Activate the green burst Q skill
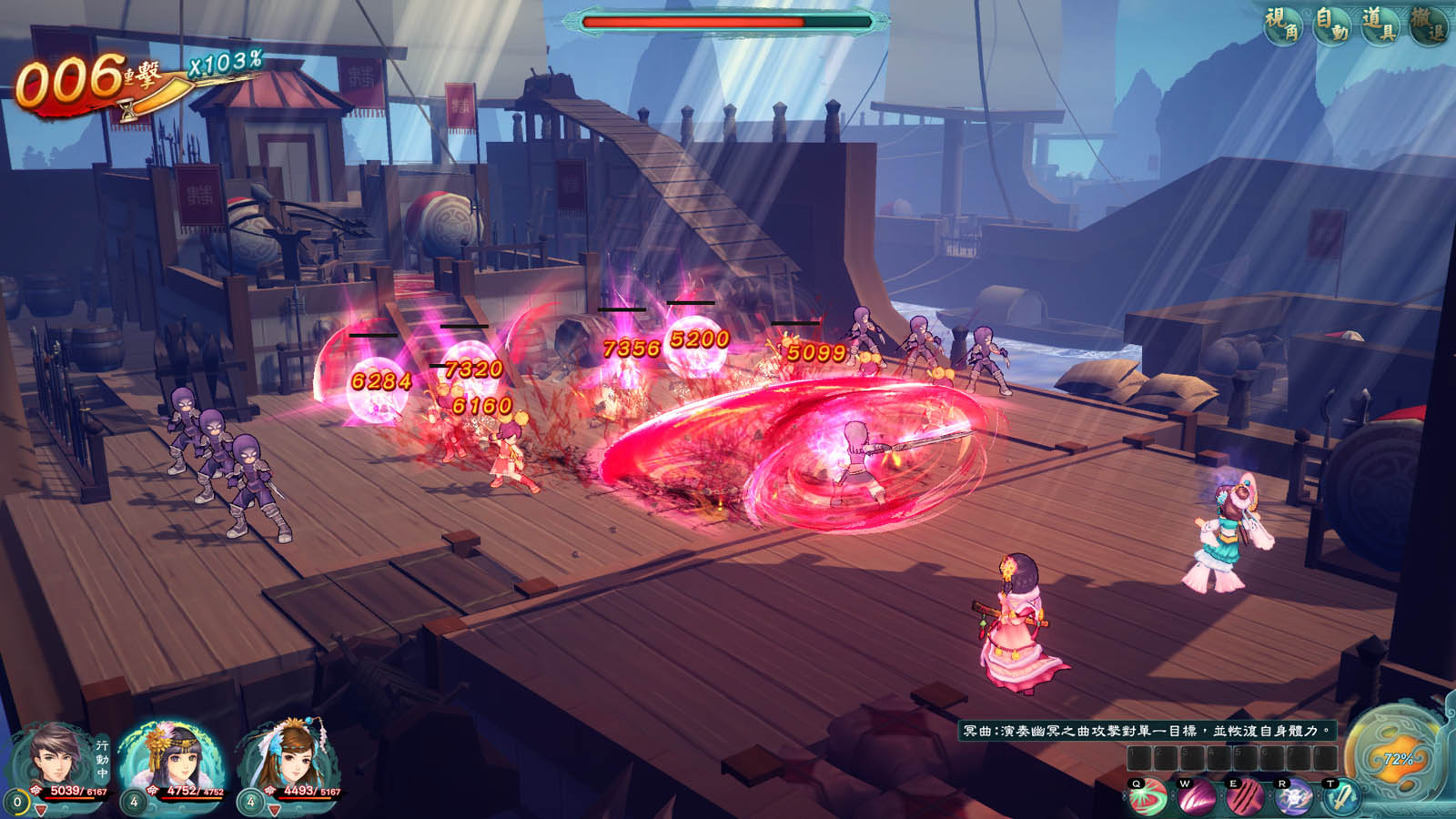Viewport: 1456px width, 819px height. (1148, 799)
